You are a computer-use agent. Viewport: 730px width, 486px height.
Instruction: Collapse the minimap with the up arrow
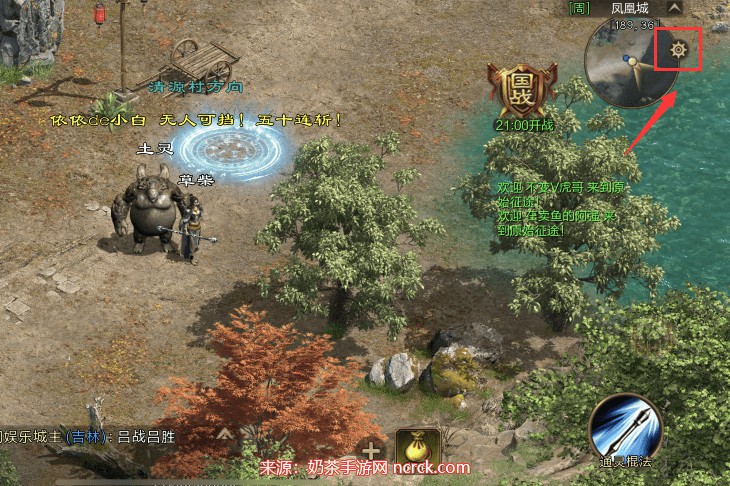click(674, 8)
